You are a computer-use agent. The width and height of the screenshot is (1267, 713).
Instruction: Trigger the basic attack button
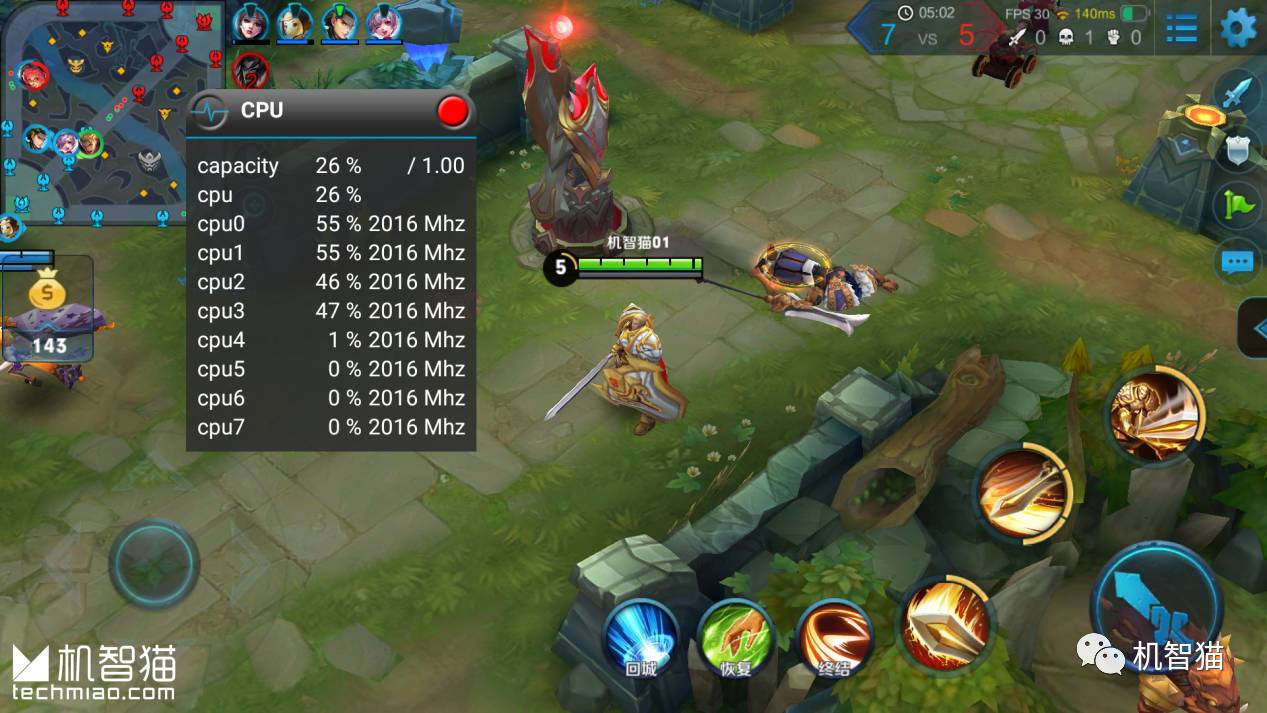tap(1155, 602)
